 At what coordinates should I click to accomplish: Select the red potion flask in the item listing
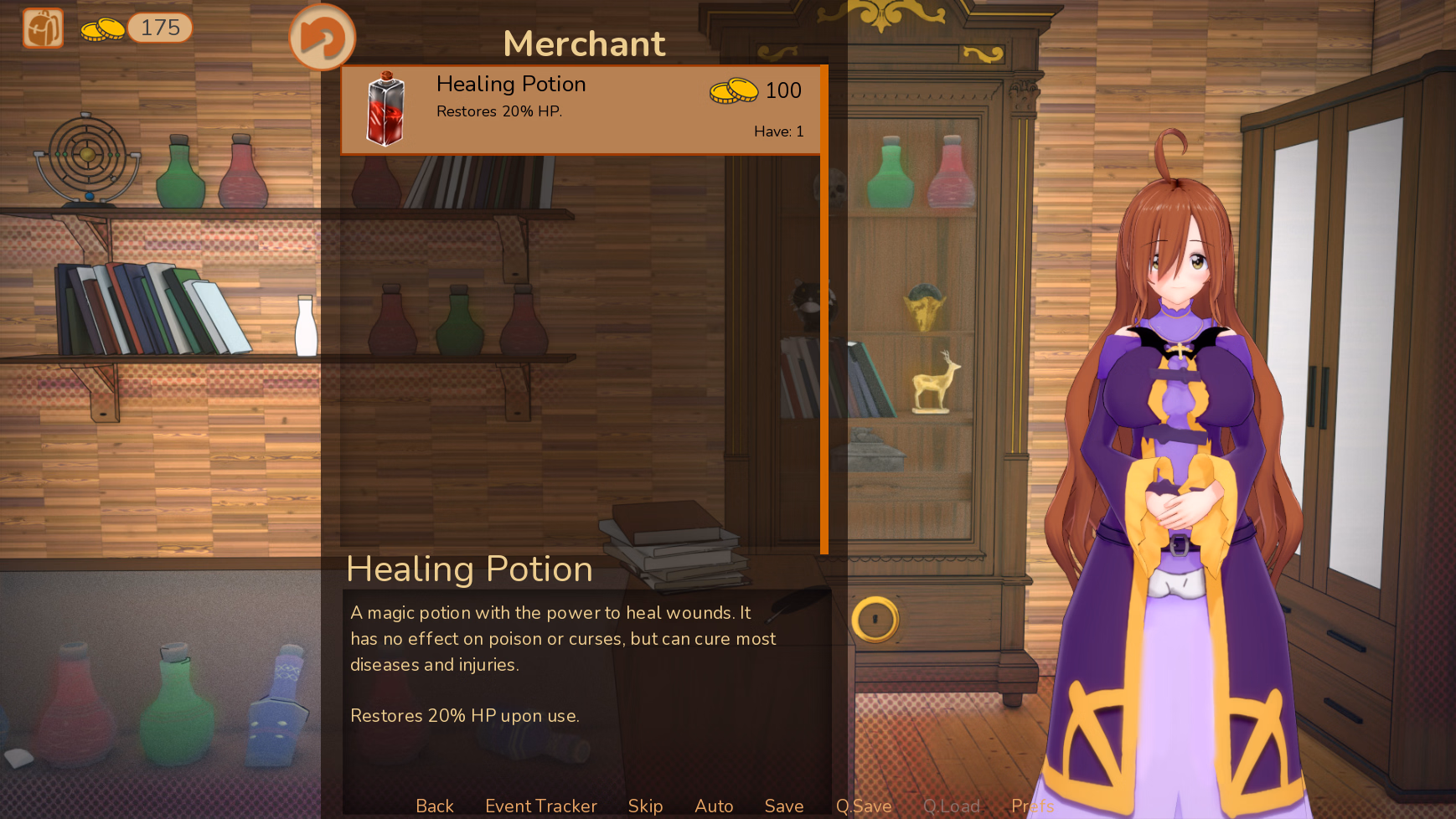[385, 109]
